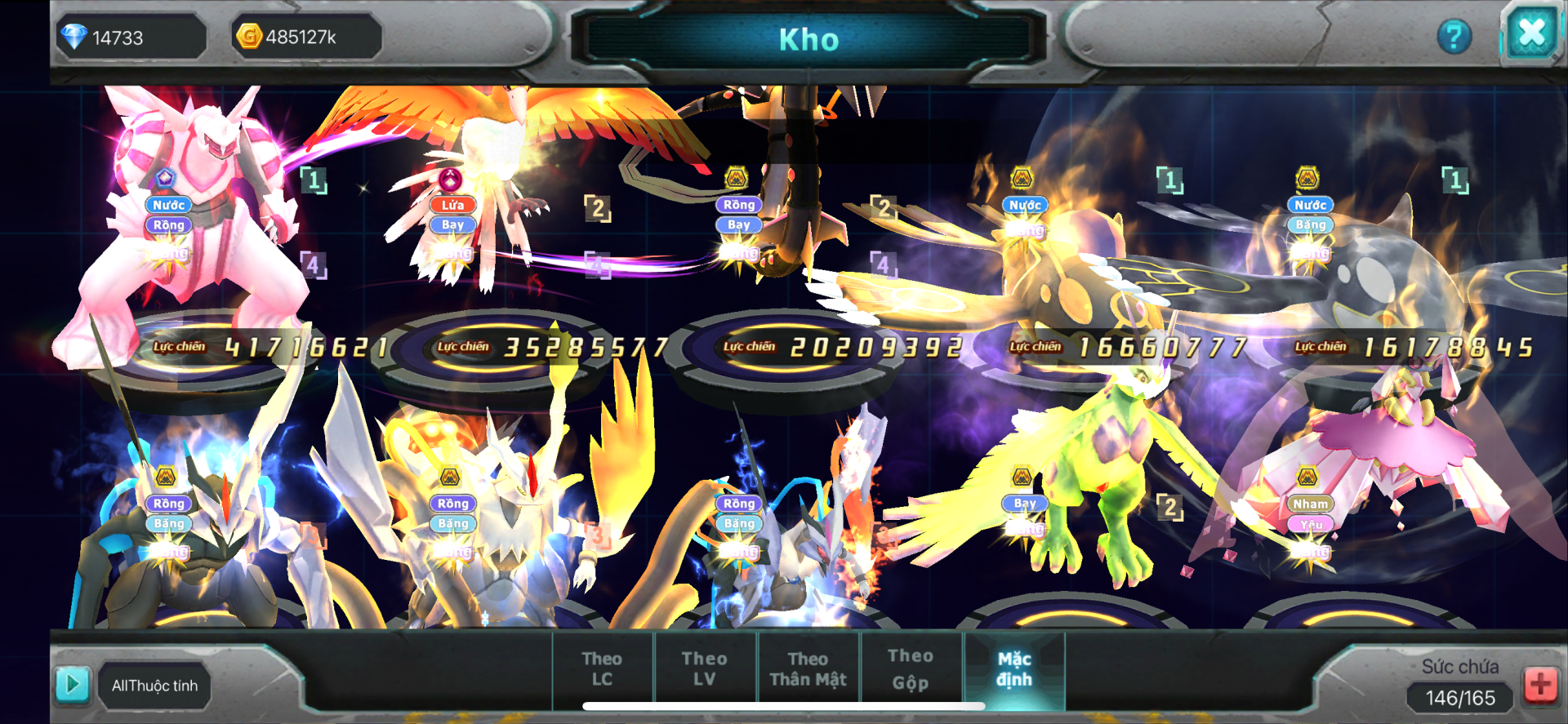Sort by Theo LC
Screen dimensions: 1568x724
pos(602,668)
